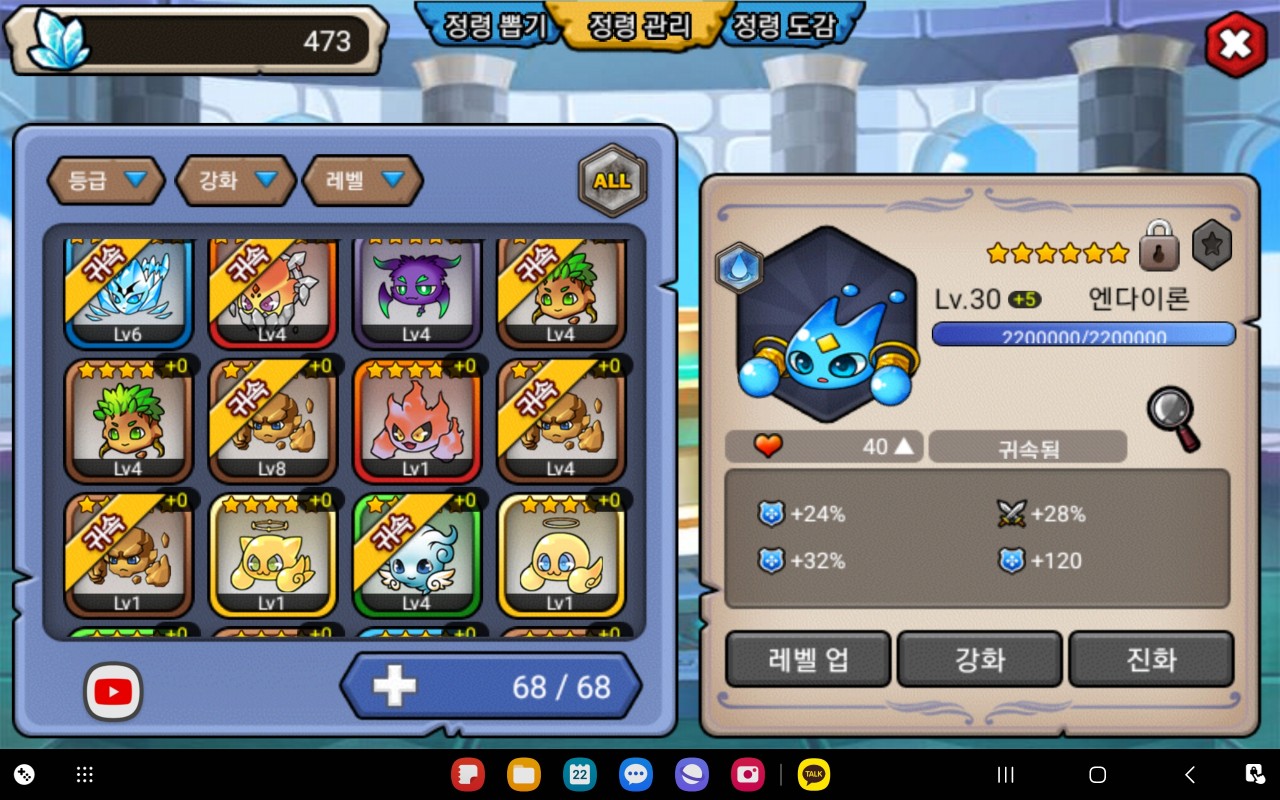
Task: Open the 등급 filter dropdown
Action: [106, 181]
